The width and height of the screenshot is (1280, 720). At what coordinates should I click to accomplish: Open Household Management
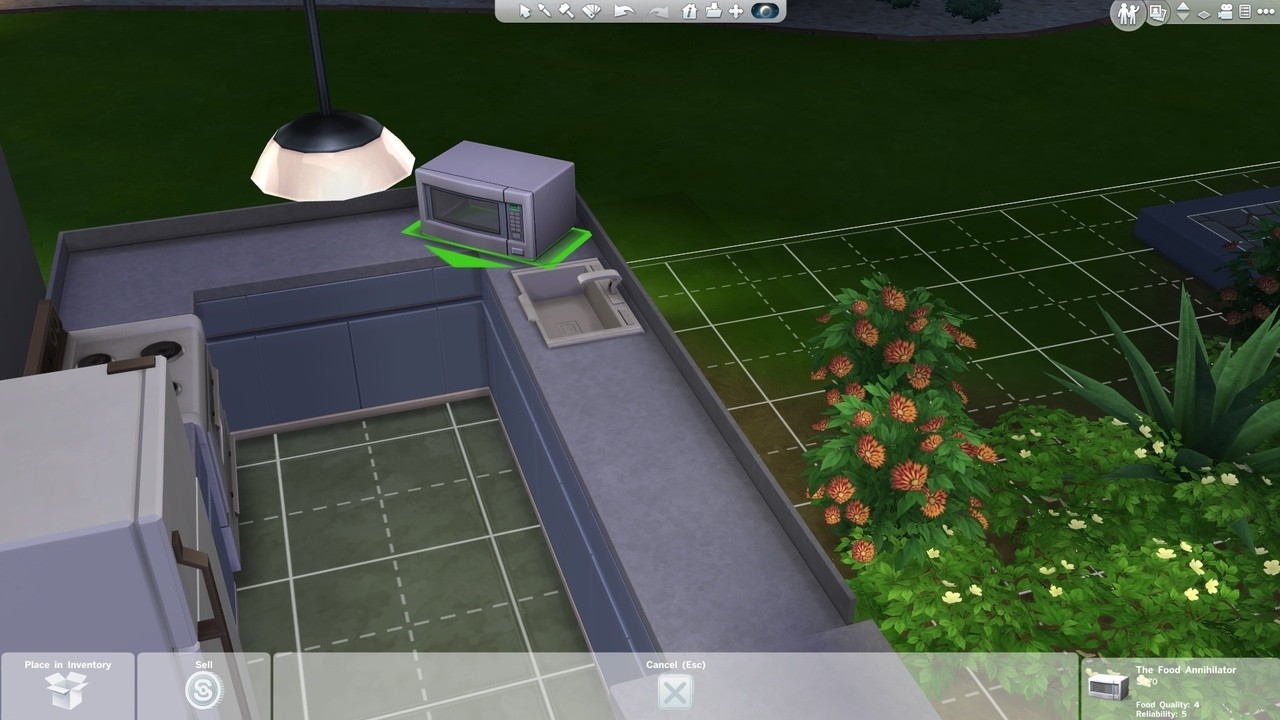coord(1128,14)
